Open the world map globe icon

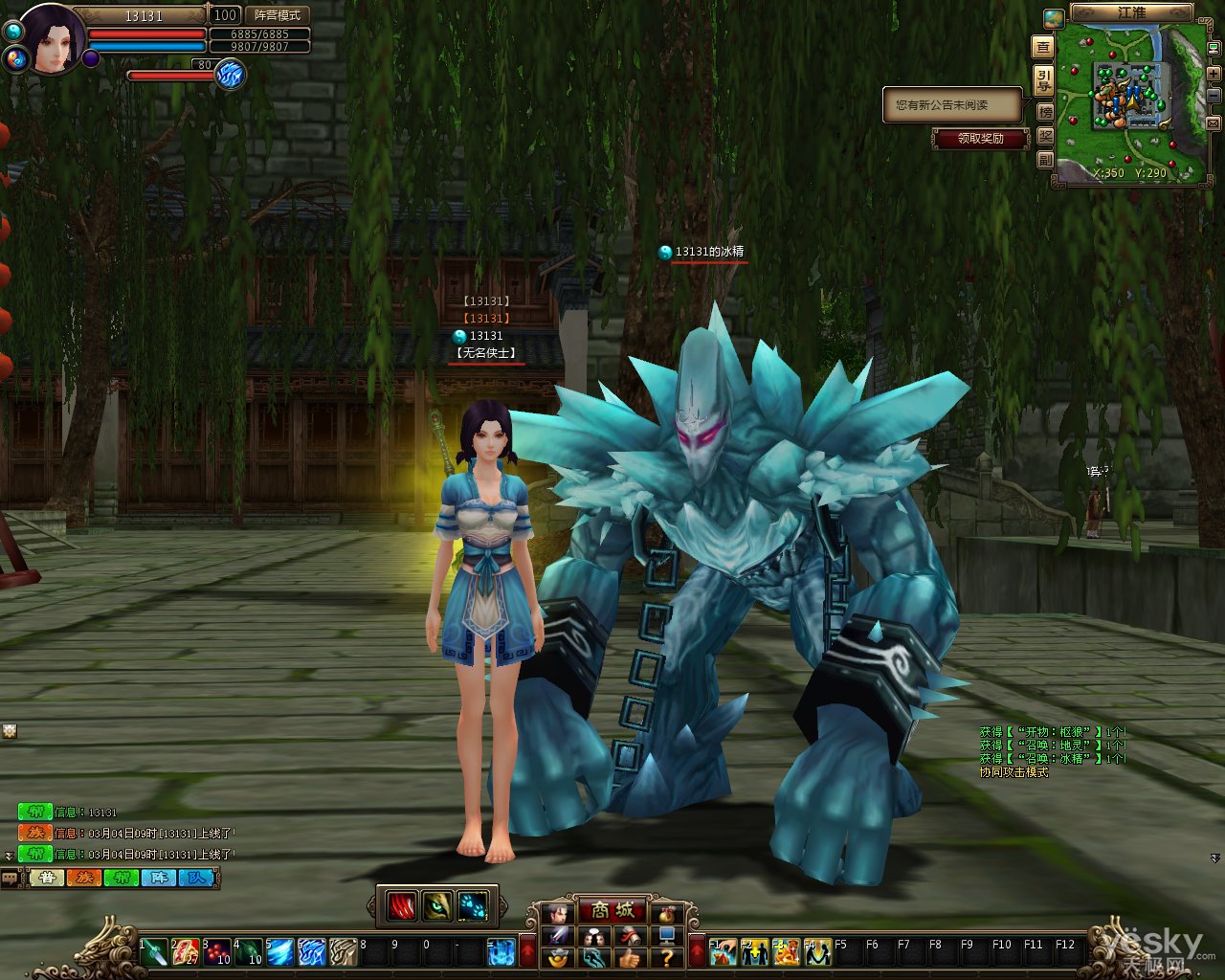(1054, 18)
